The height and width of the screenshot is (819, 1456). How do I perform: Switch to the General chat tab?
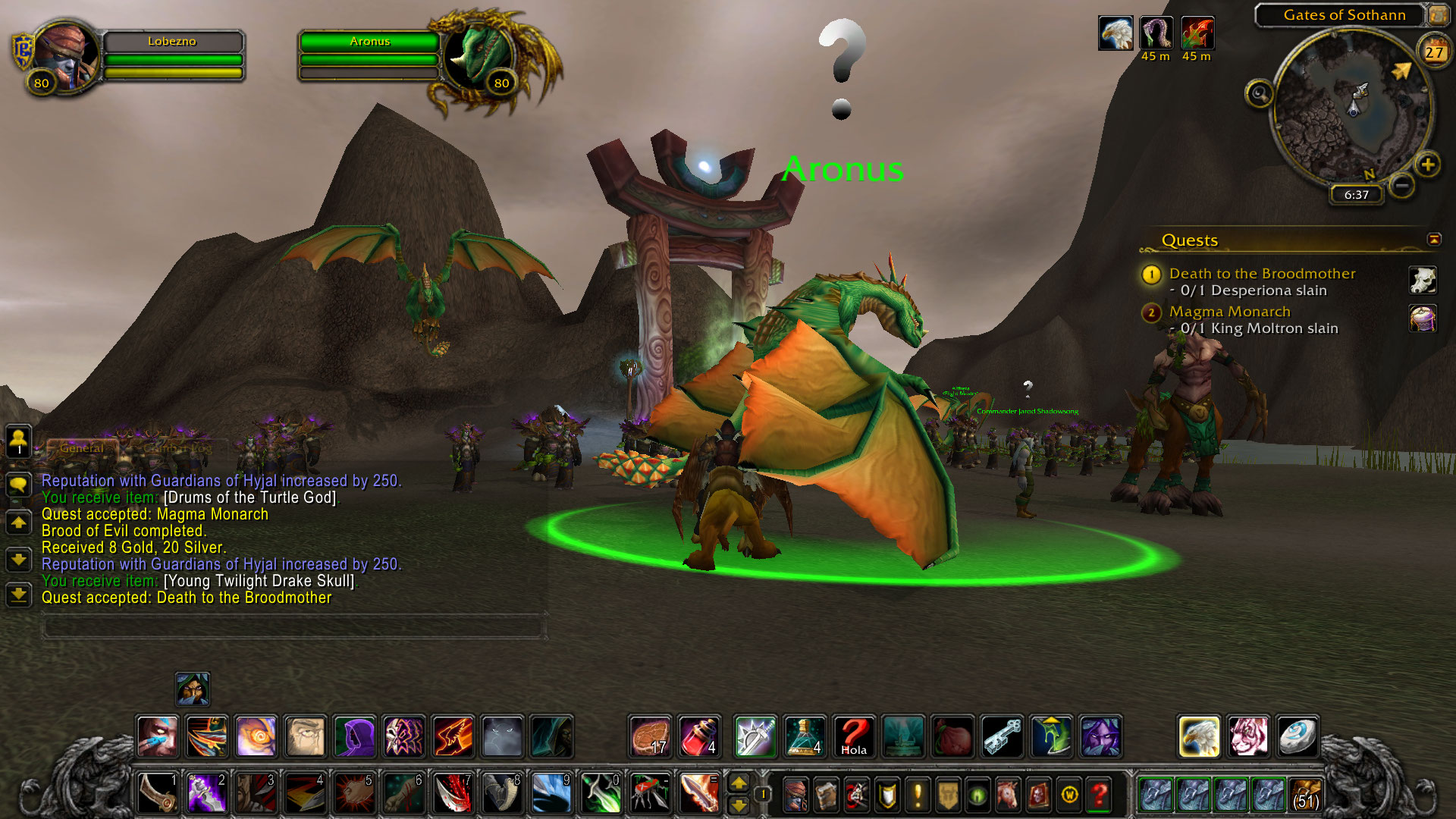point(82,448)
